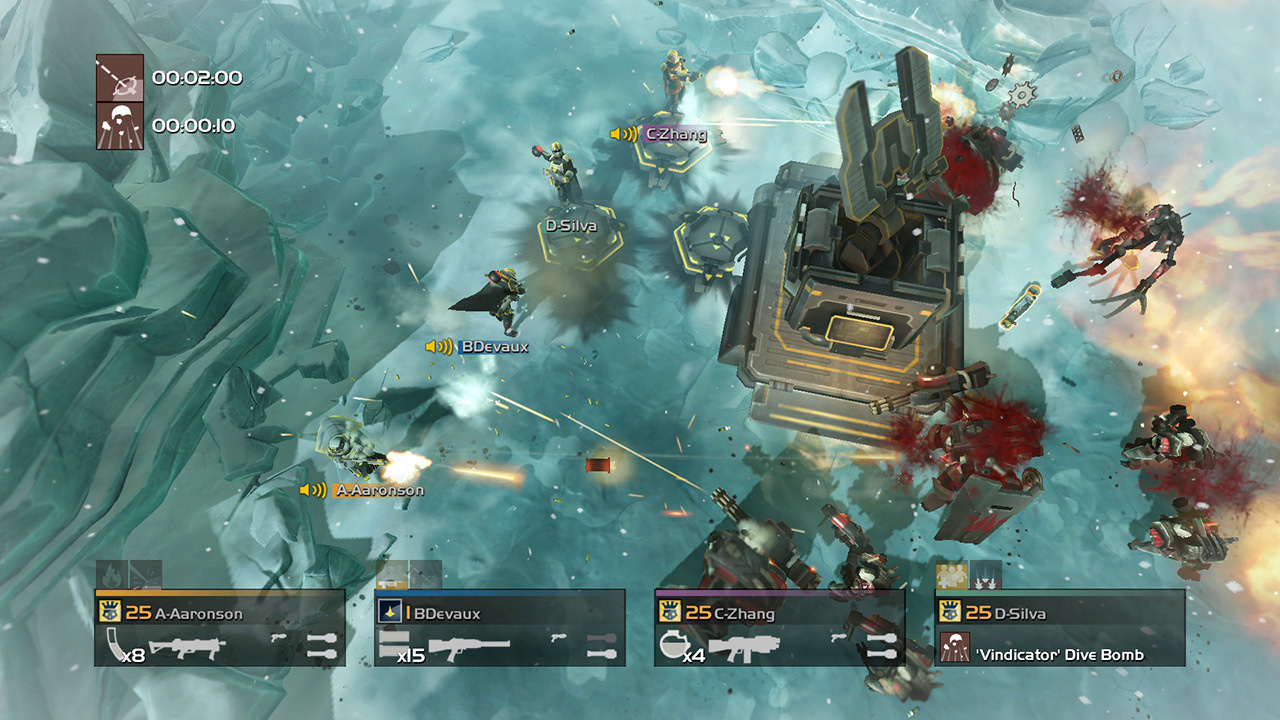Image resolution: width=1280 pixels, height=720 pixels.
Task: Select the dive bomb stratagem icon above D-Silva's panel
Action: click(x=985, y=577)
